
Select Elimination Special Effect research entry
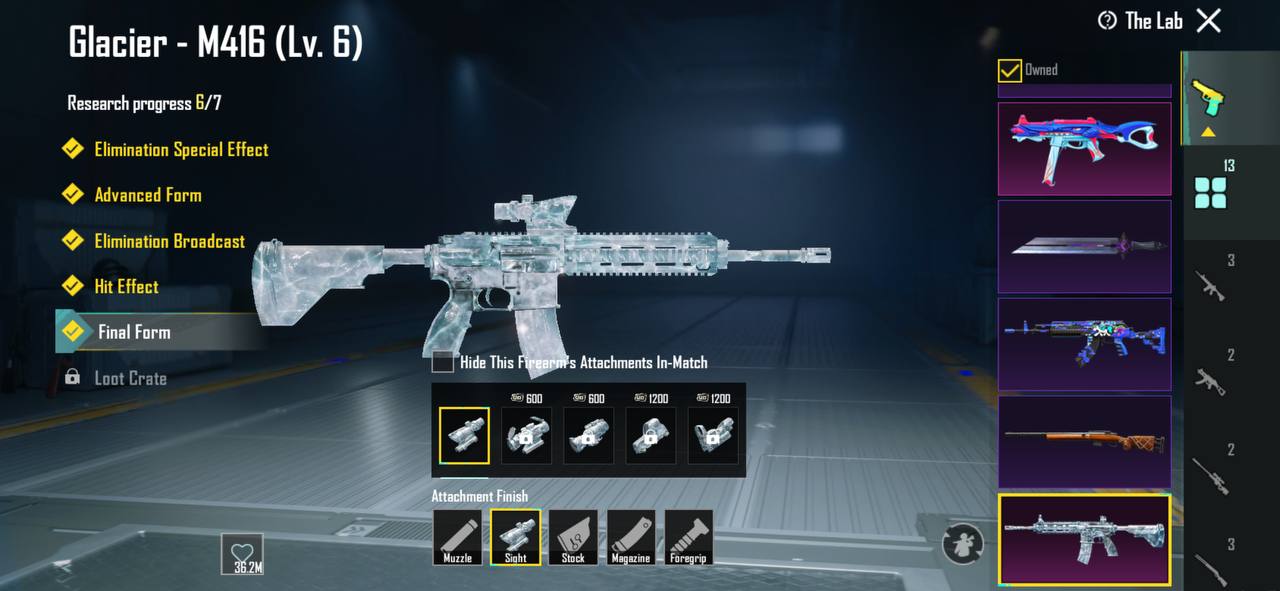coord(180,150)
